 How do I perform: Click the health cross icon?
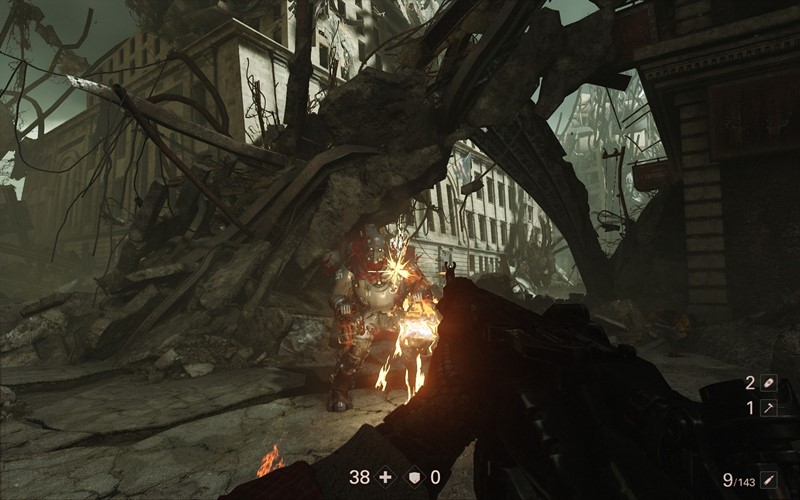pos(386,477)
